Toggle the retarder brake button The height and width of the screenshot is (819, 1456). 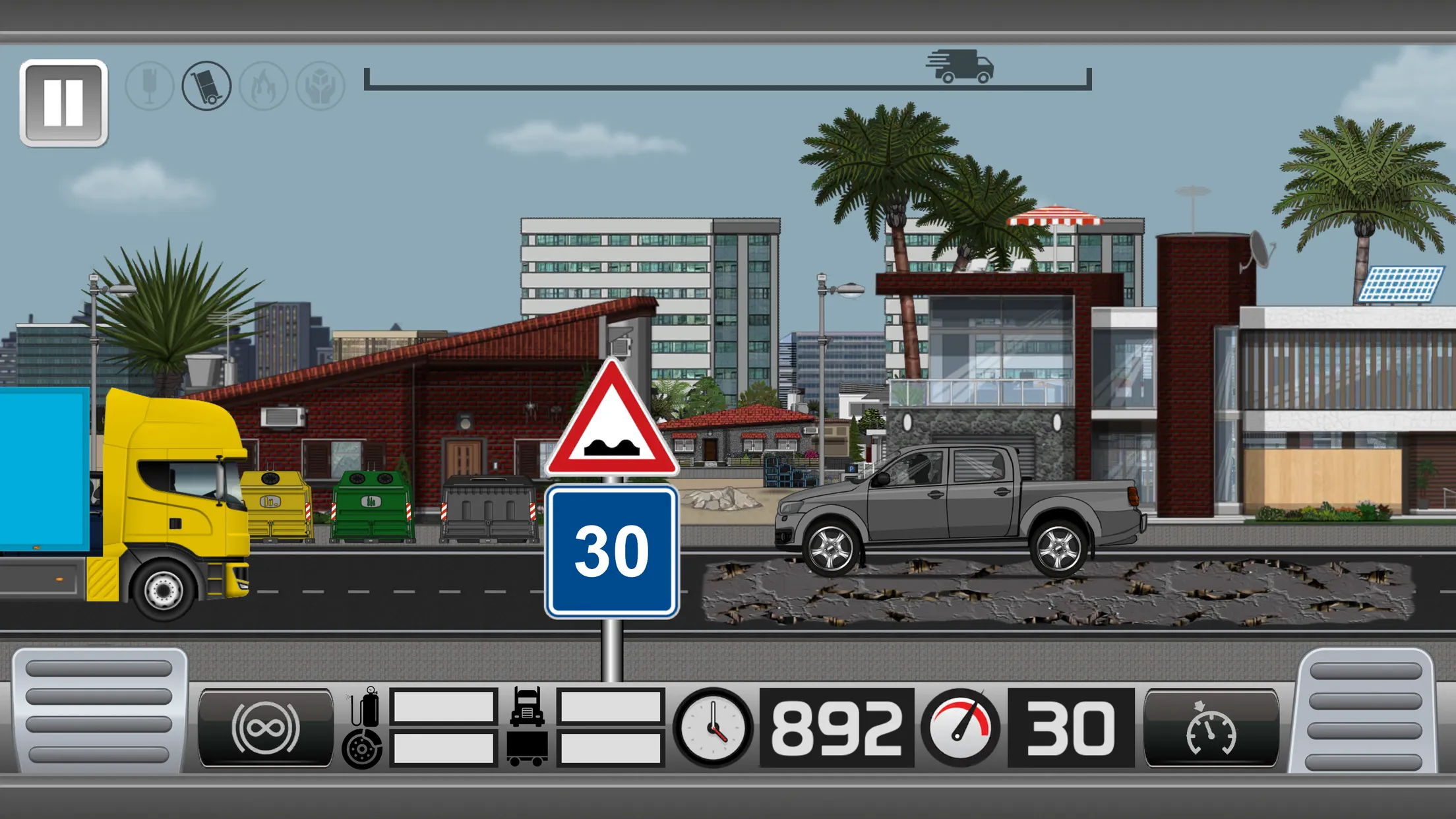pyautogui.click(x=266, y=727)
